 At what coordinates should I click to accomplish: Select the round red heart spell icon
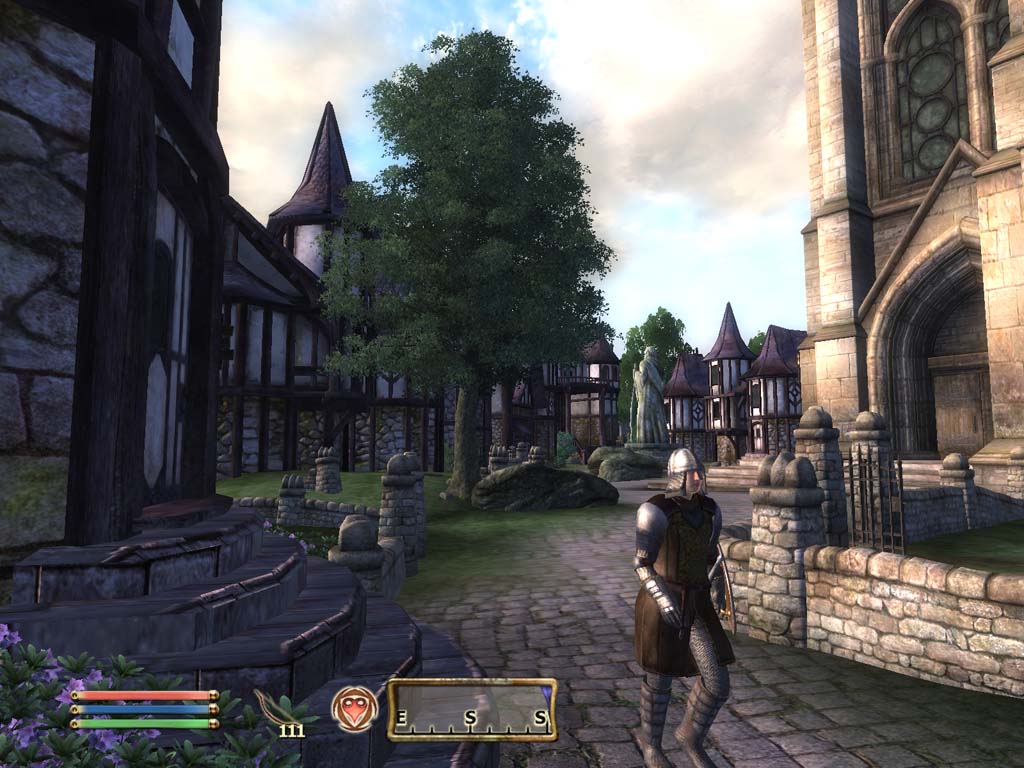point(354,709)
